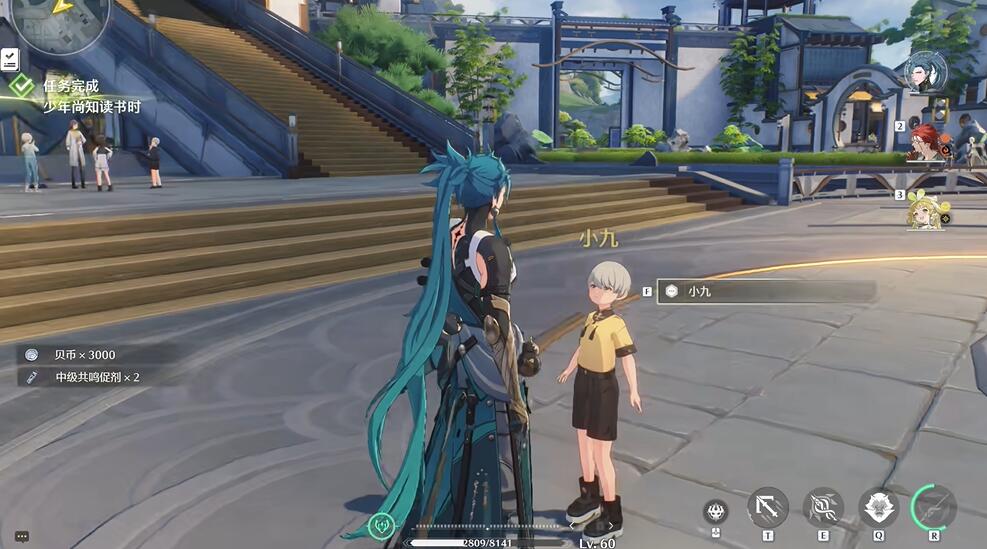Switch to the red-haired party member
This screenshot has height=549, width=987.
[927, 142]
